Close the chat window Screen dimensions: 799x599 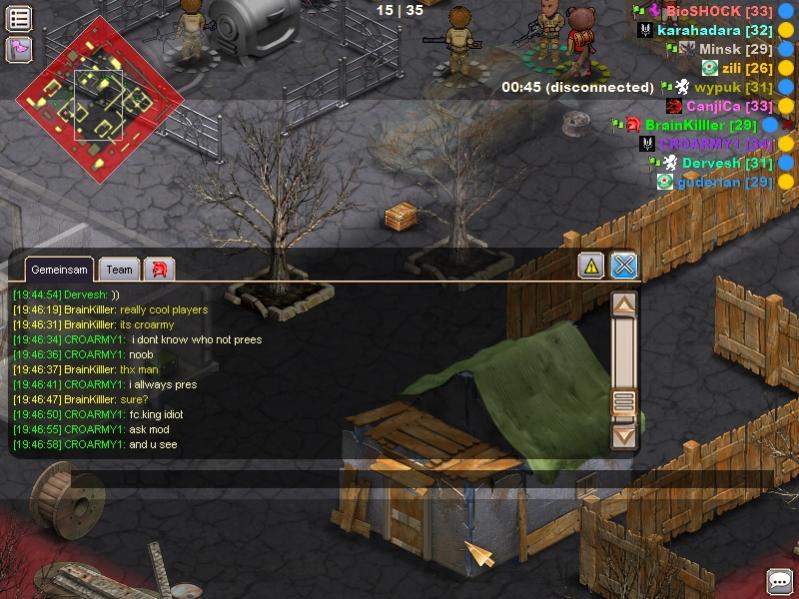click(x=624, y=265)
